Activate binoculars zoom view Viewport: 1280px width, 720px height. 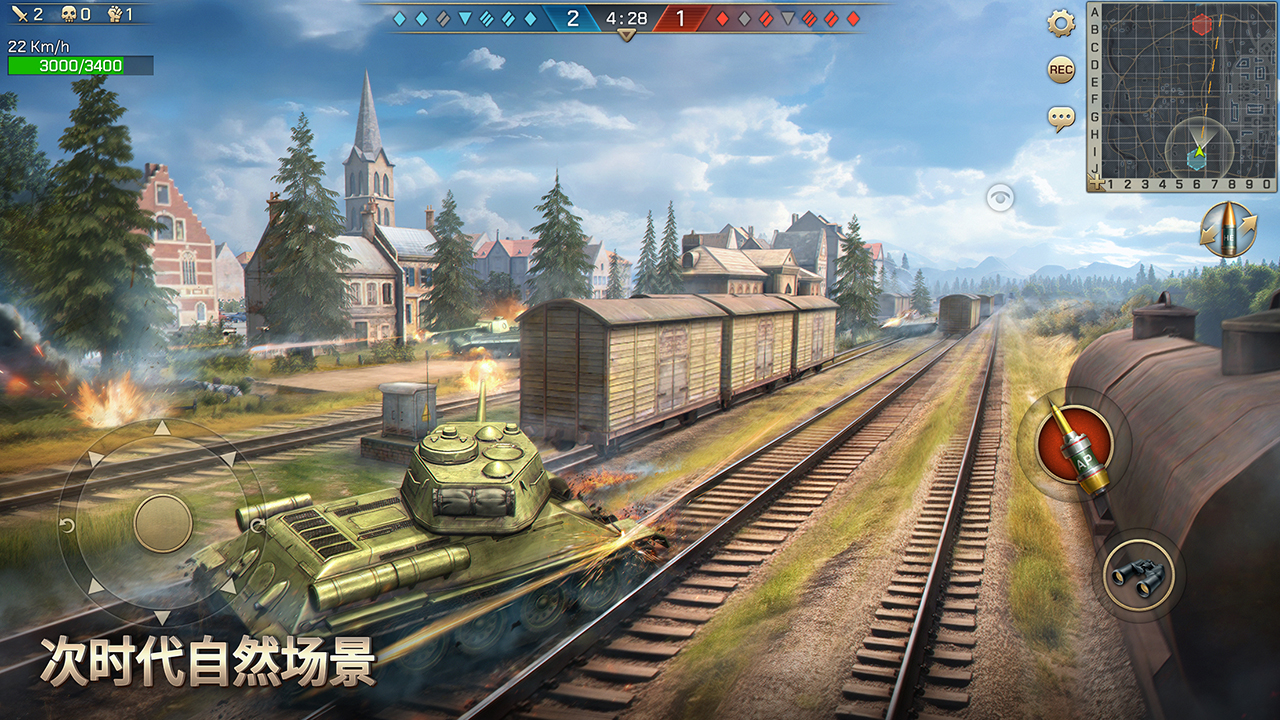(1139, 575)
